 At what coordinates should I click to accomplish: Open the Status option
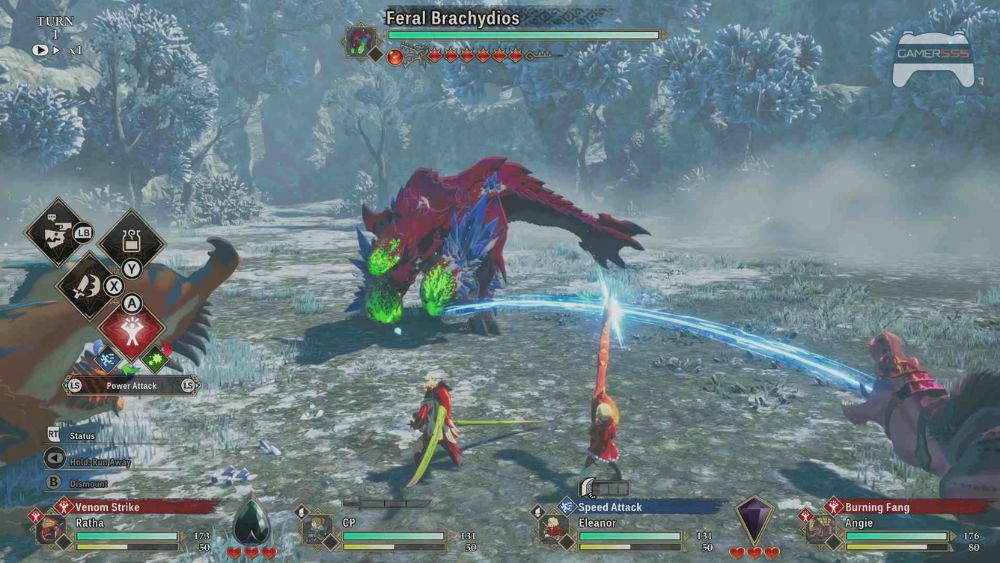point(82,436)
